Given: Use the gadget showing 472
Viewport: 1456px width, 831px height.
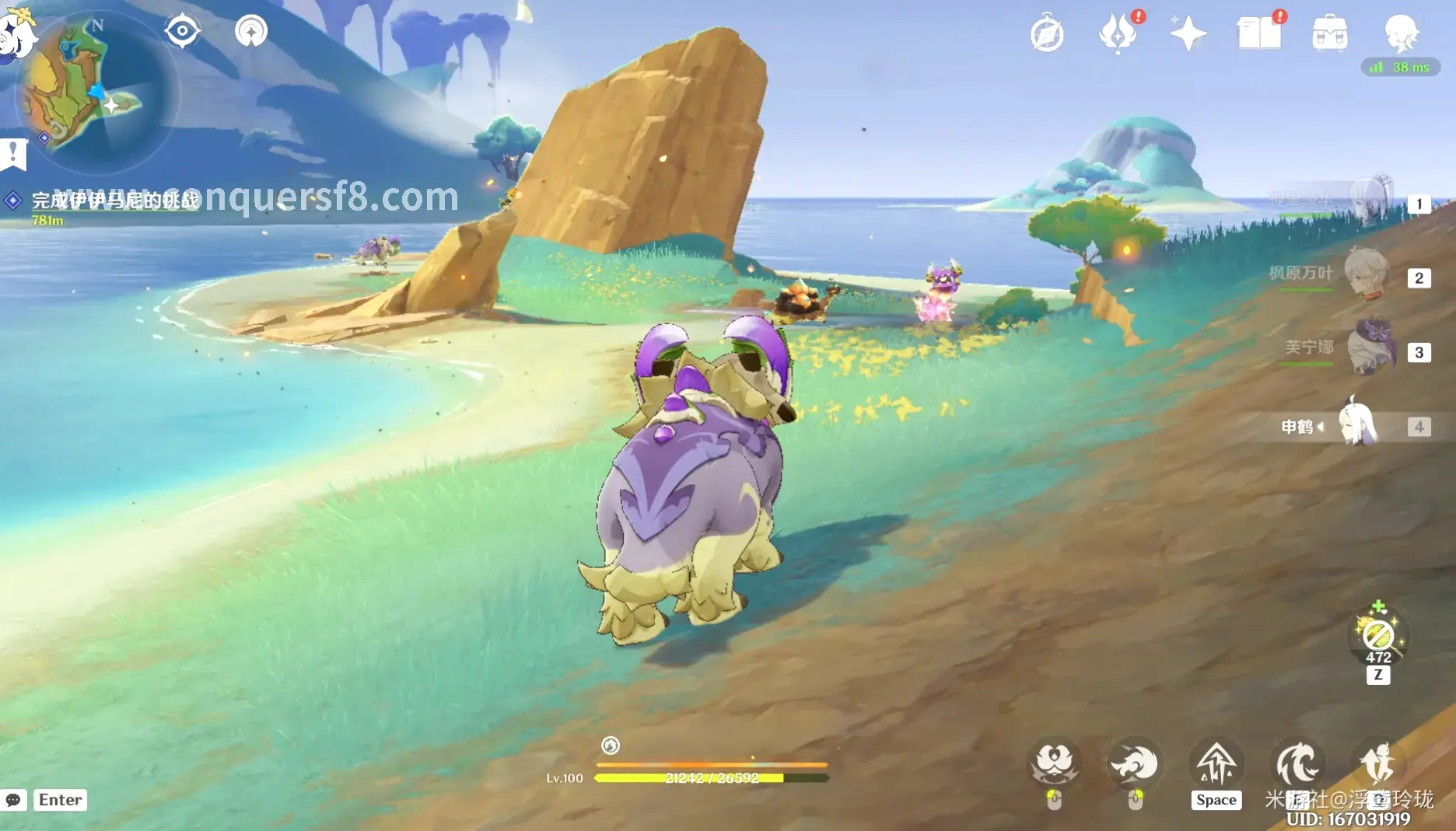Looking at the screenshot, I should tap(1377, 636).
